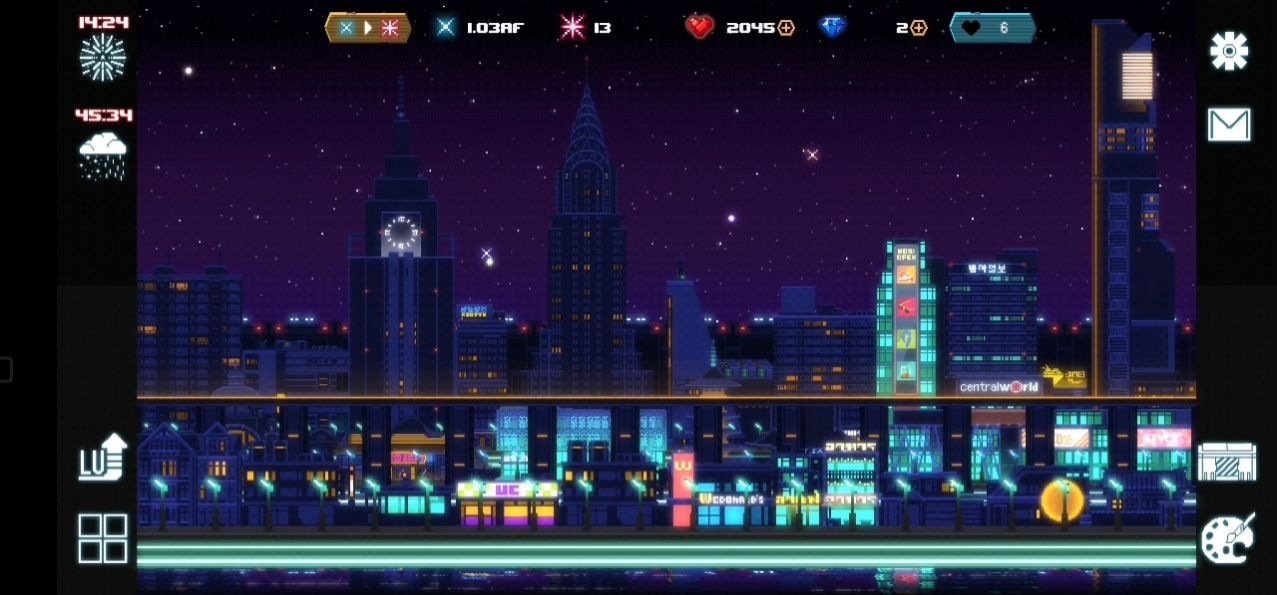Image resolution: width=1277 pixels, height=595 pixels.
Task: Open the four-square grid menu
Action: [x=103, y=538]
